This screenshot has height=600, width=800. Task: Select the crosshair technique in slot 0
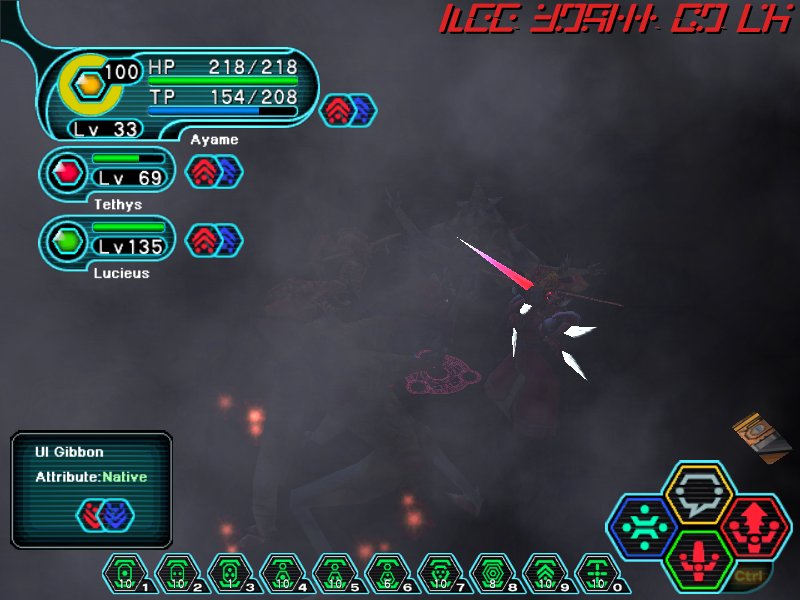(597, 574)
